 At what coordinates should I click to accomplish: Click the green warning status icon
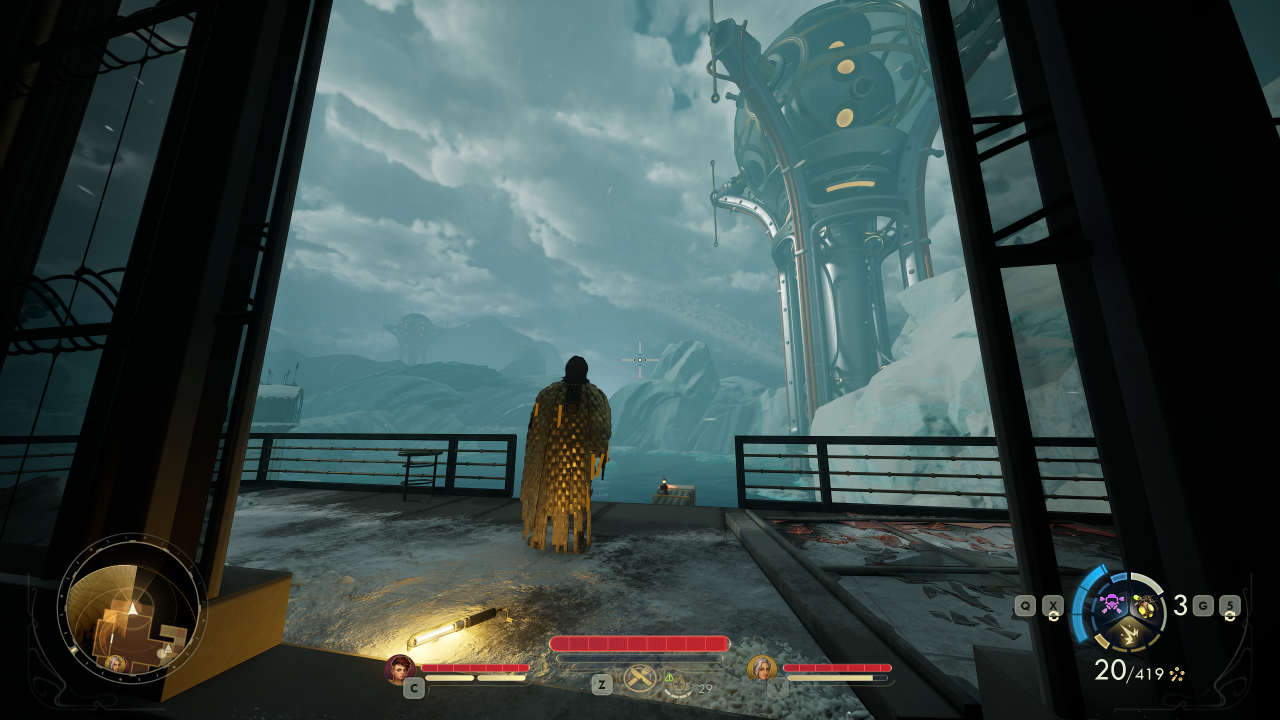tap(669, 678)
